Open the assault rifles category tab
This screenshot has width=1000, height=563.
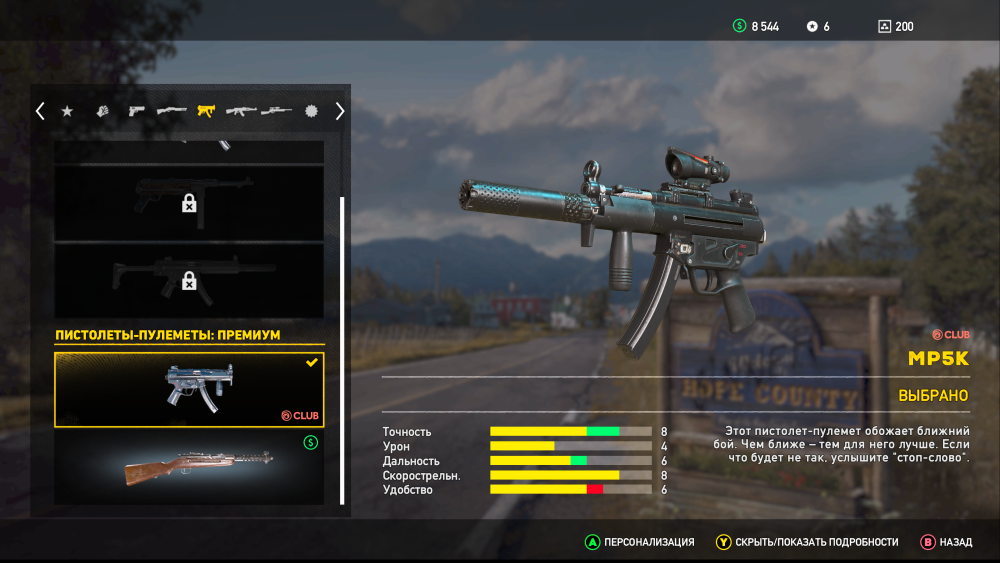pyautogui.click(x=241, y=111)
